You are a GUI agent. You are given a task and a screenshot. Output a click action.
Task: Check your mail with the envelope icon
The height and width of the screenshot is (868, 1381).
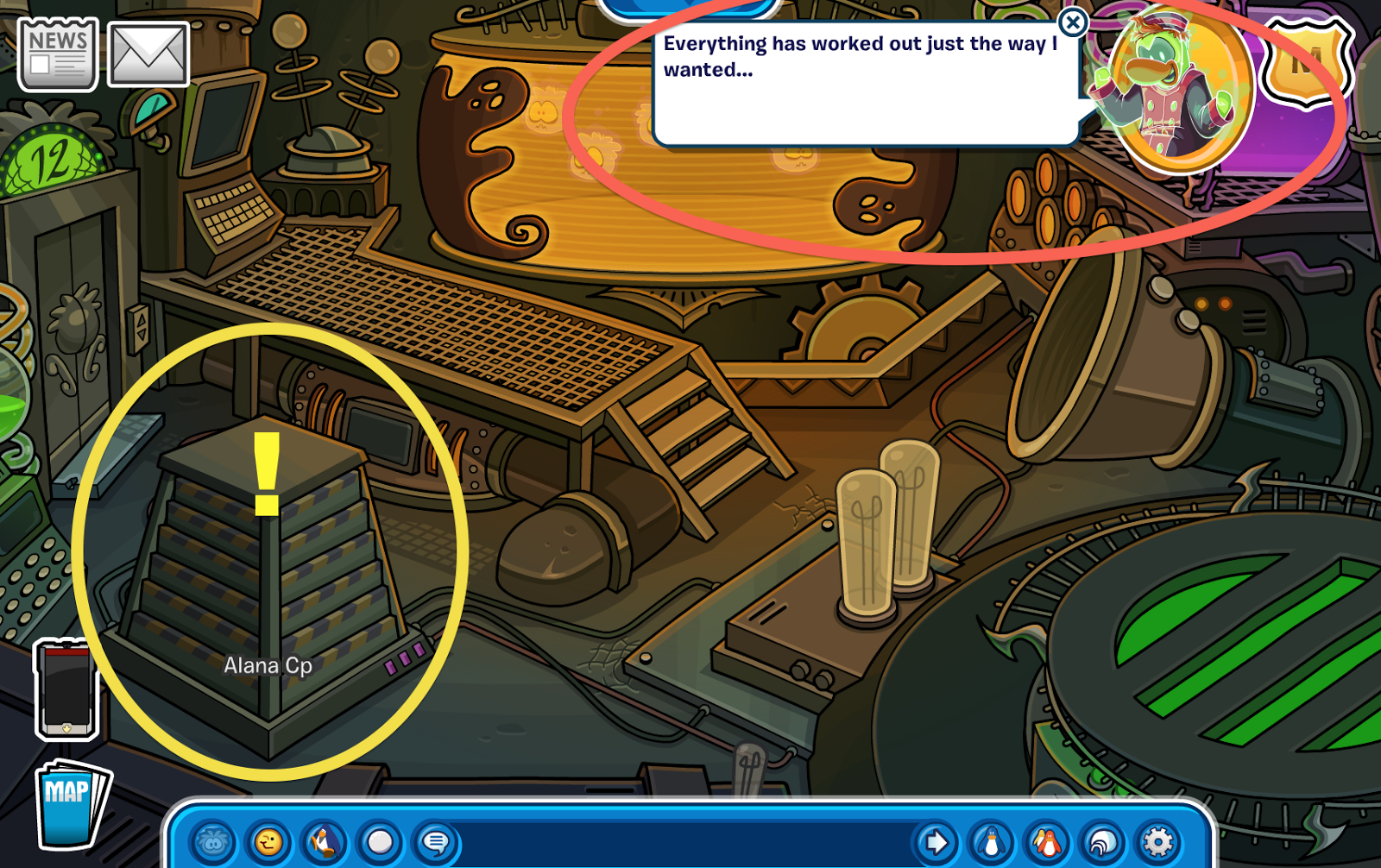click(148, 53)
